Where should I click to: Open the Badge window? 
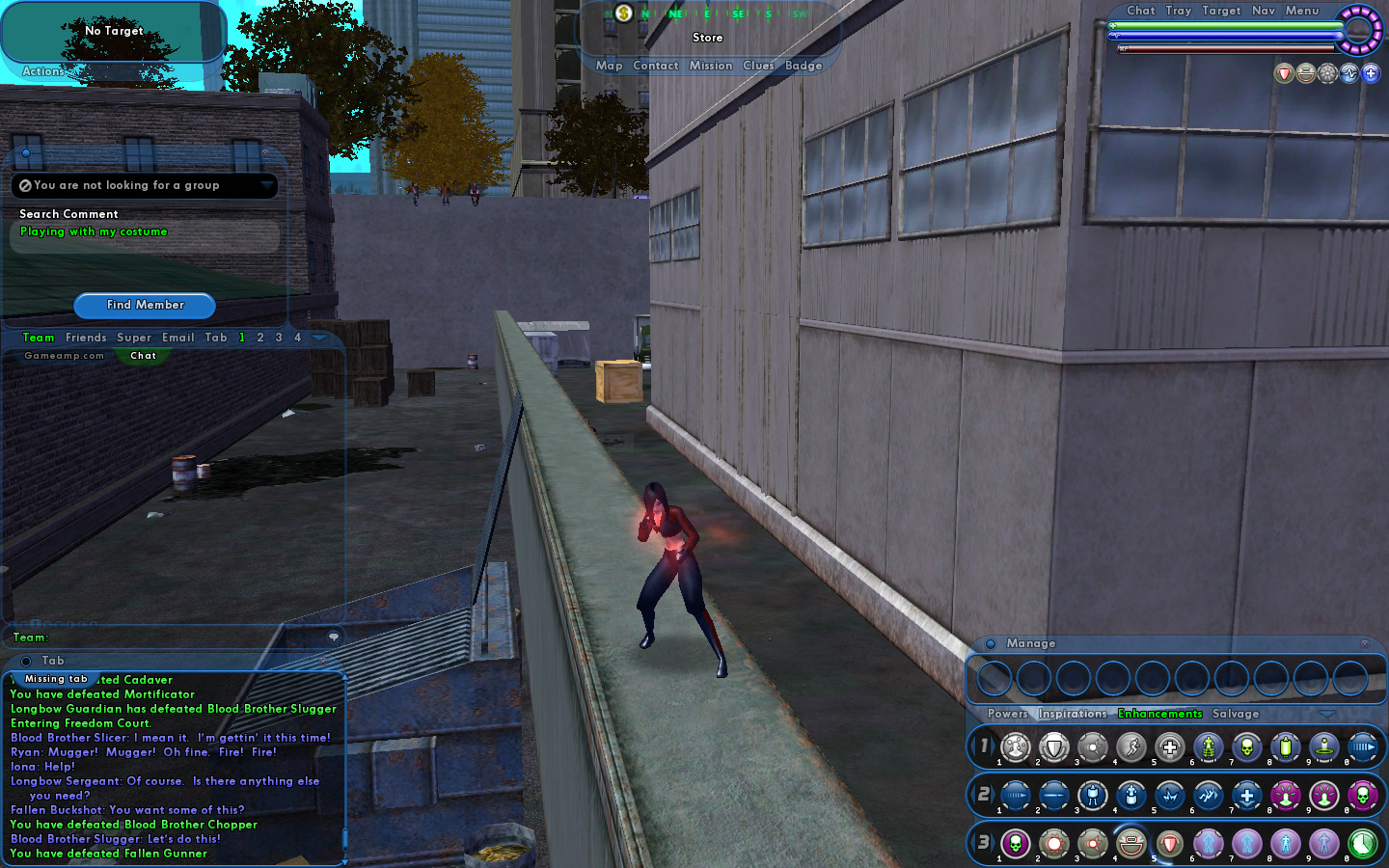(803, 66)
